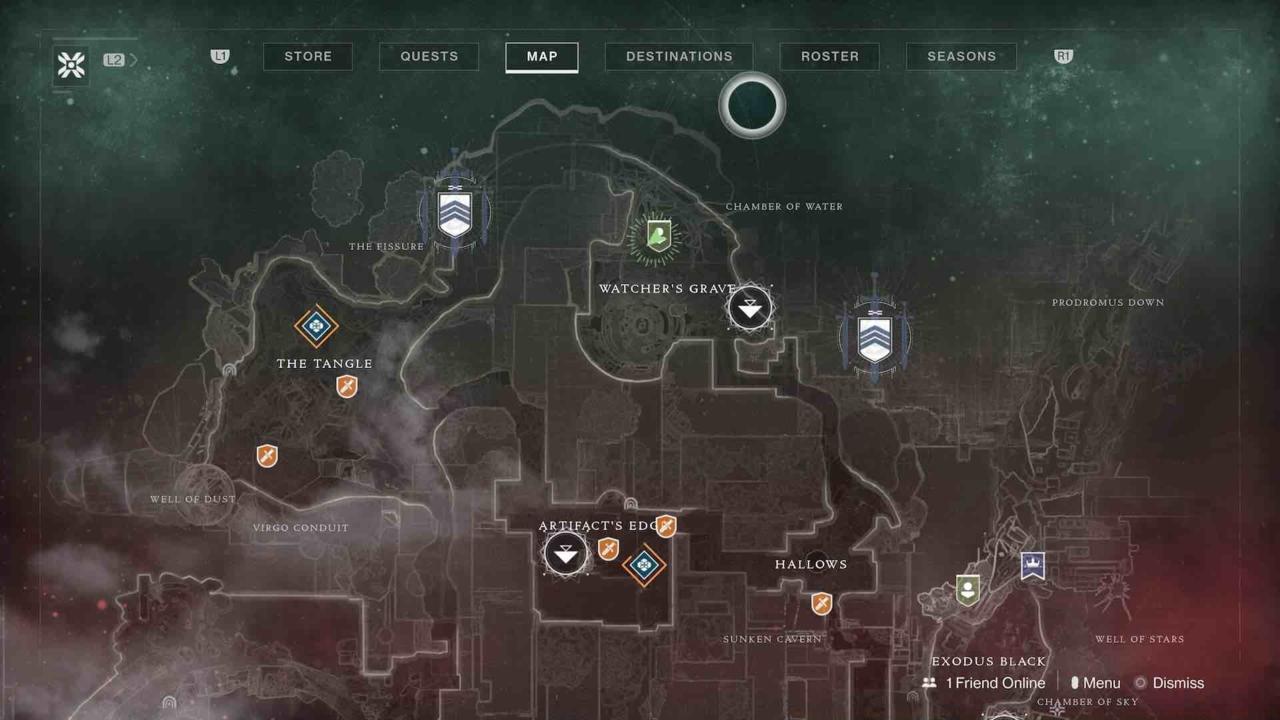Select the green vendor icon above Exodus Black

tap(967, 589)
